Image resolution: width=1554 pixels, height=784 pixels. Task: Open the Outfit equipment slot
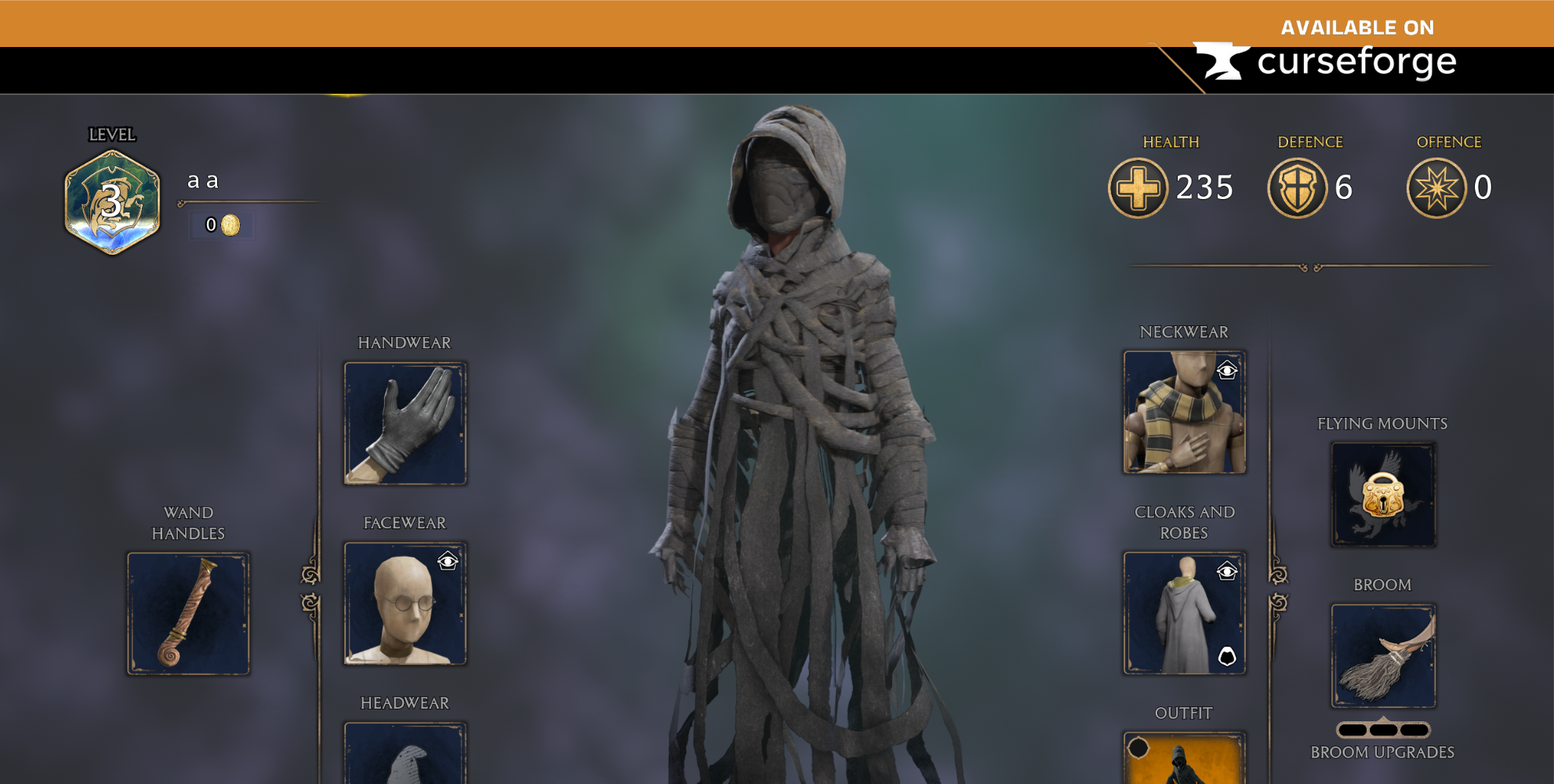pos(1184,764)
